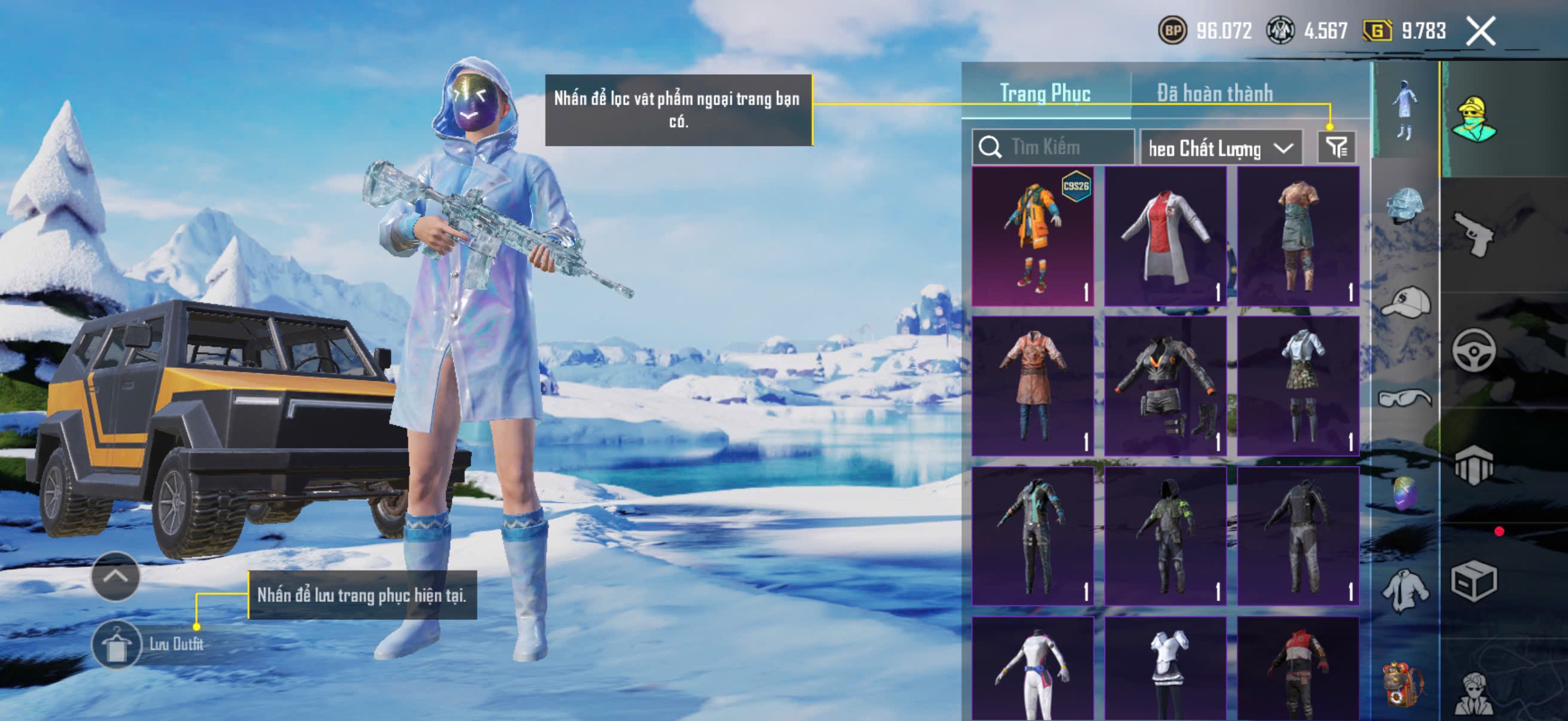
Task: Open the steering wheel vehicle section
Action: (1473, 350)
